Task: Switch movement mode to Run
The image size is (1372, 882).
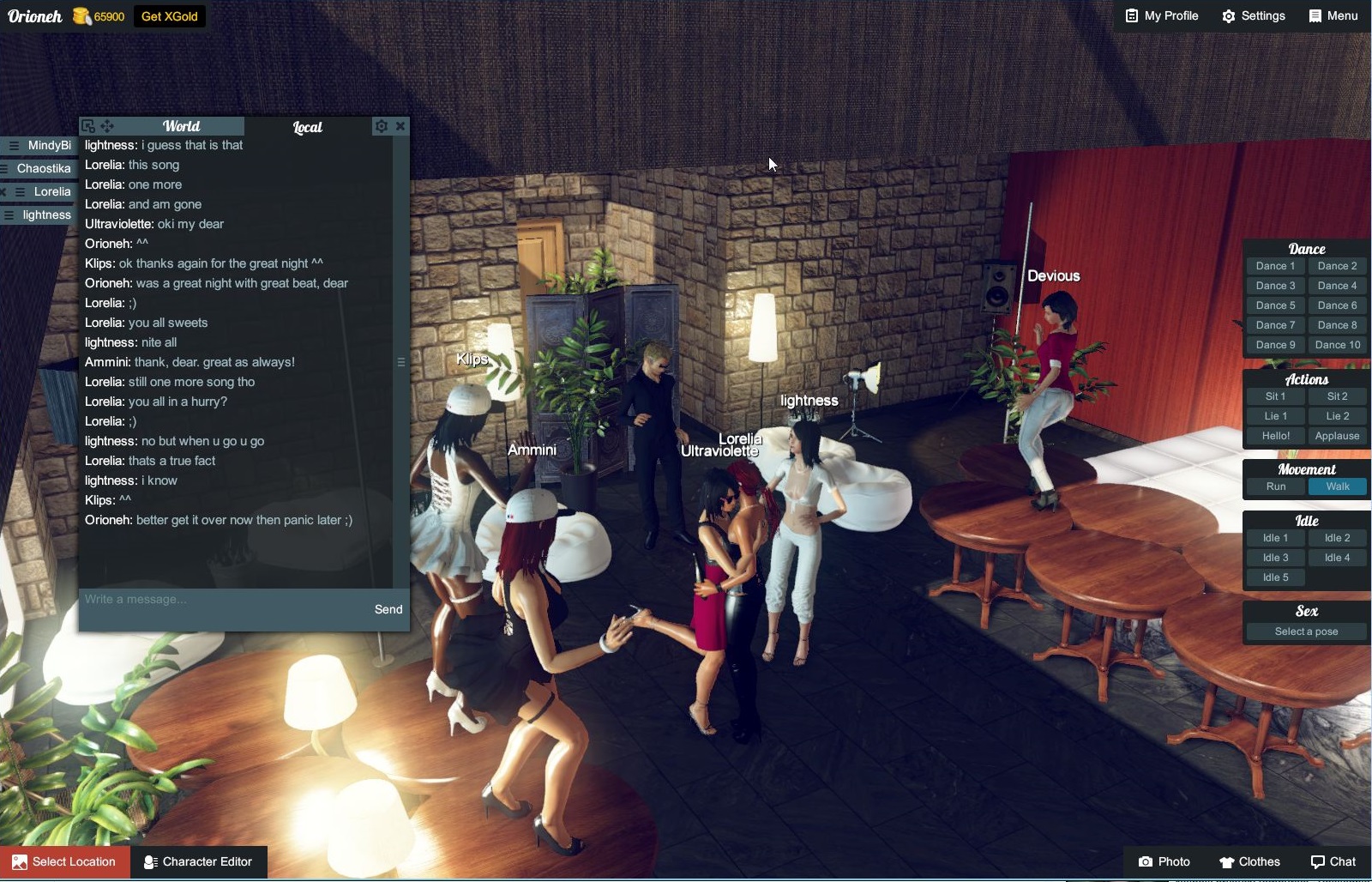Action: tap(1275, 486)
